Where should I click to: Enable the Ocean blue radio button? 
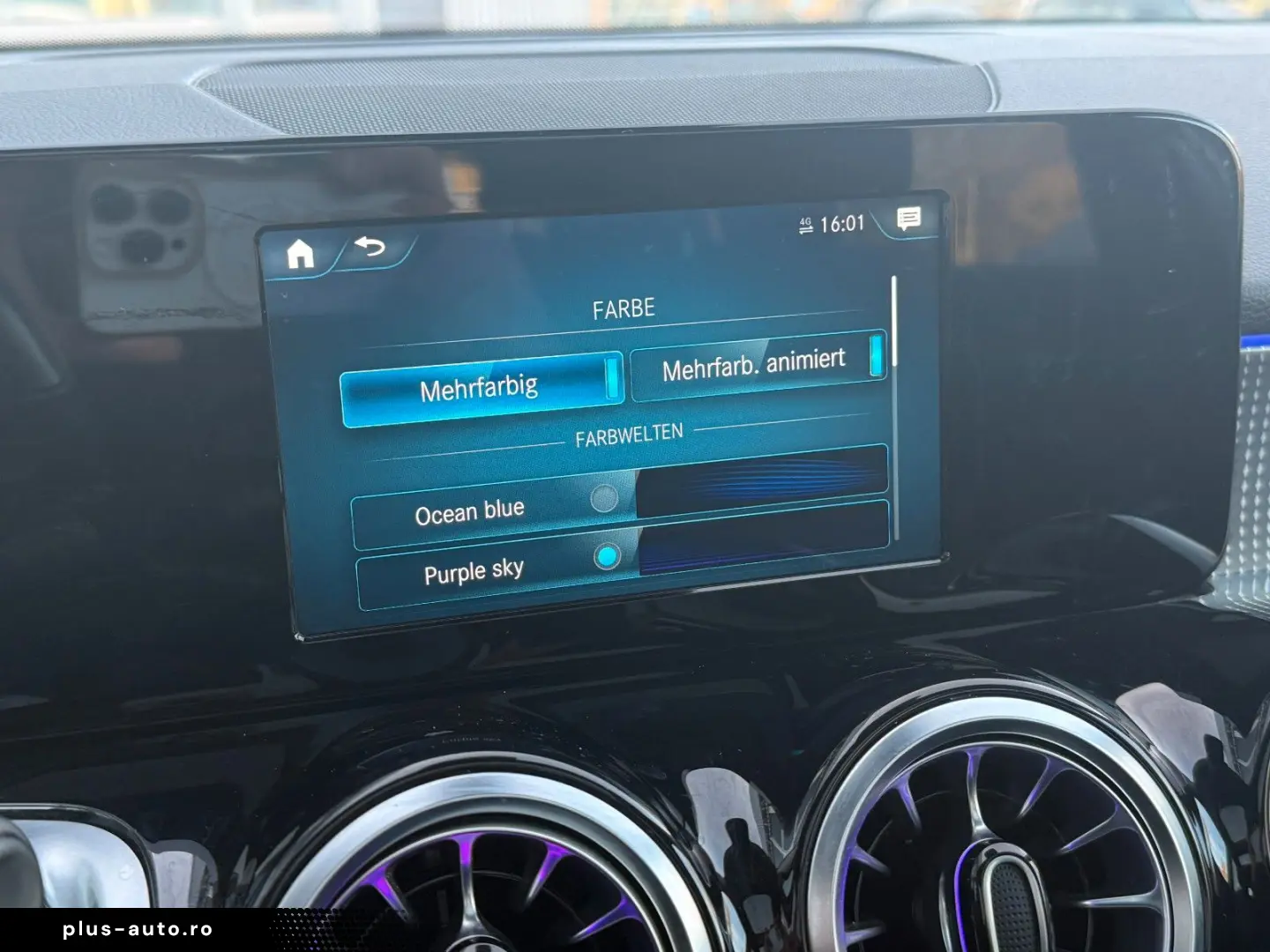[x=603, y=500]
